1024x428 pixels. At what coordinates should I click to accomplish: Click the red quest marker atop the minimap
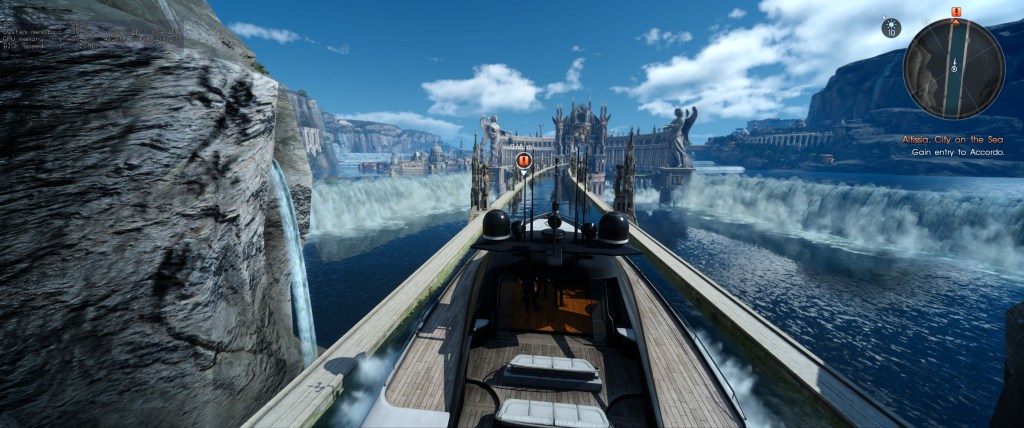[x=955, y=12]
